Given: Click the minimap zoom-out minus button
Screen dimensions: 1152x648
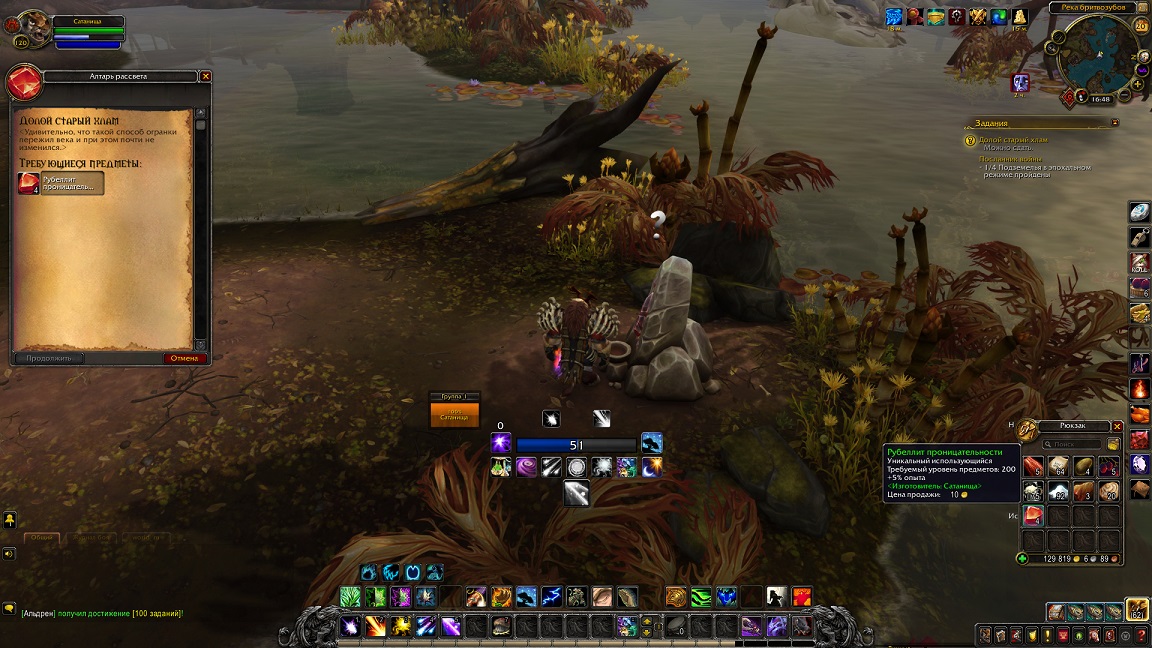Looking at the screenshot, I should pos(1125,95).
